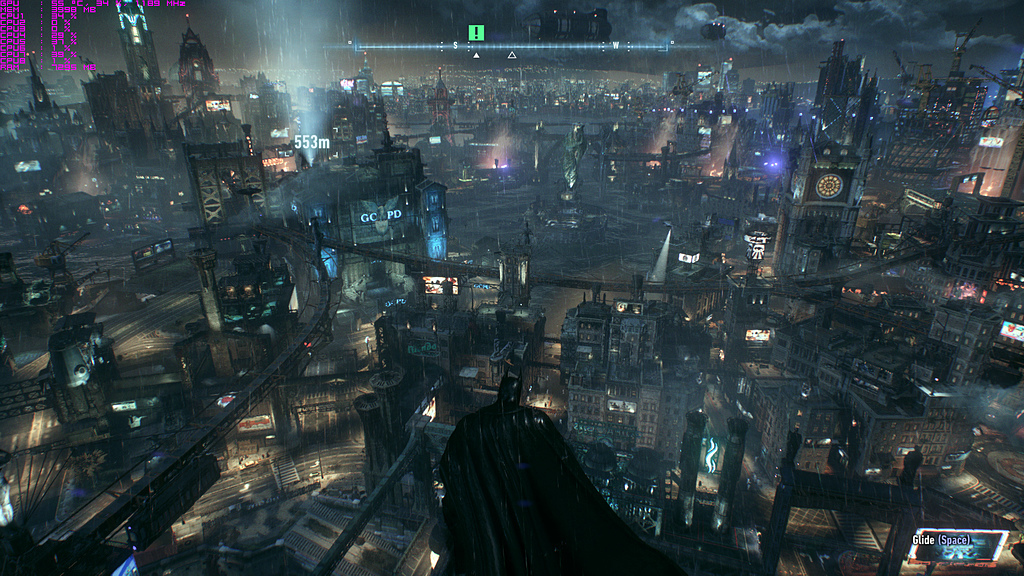Select the compass heading bar
Viewport: 1024px width, 576px height.
click(x=510, y=46)
